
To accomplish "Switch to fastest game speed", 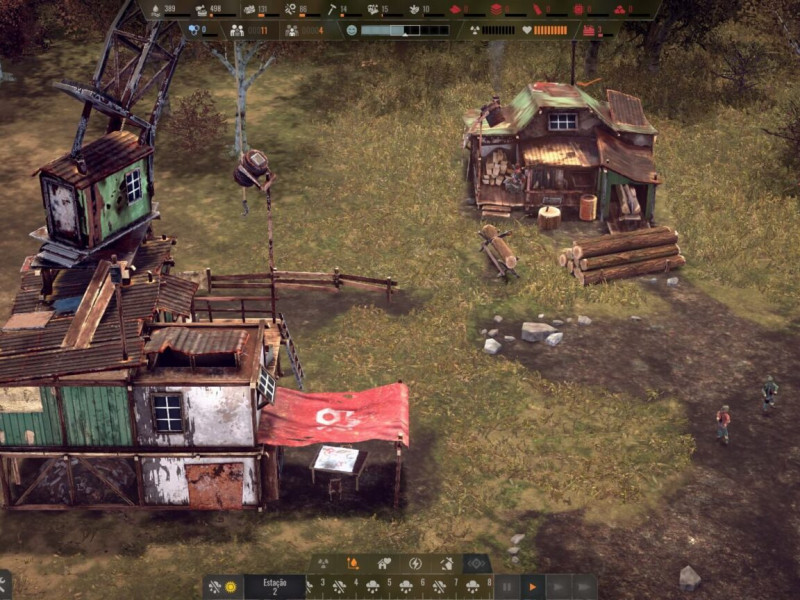I will click(x=584, y=587).
